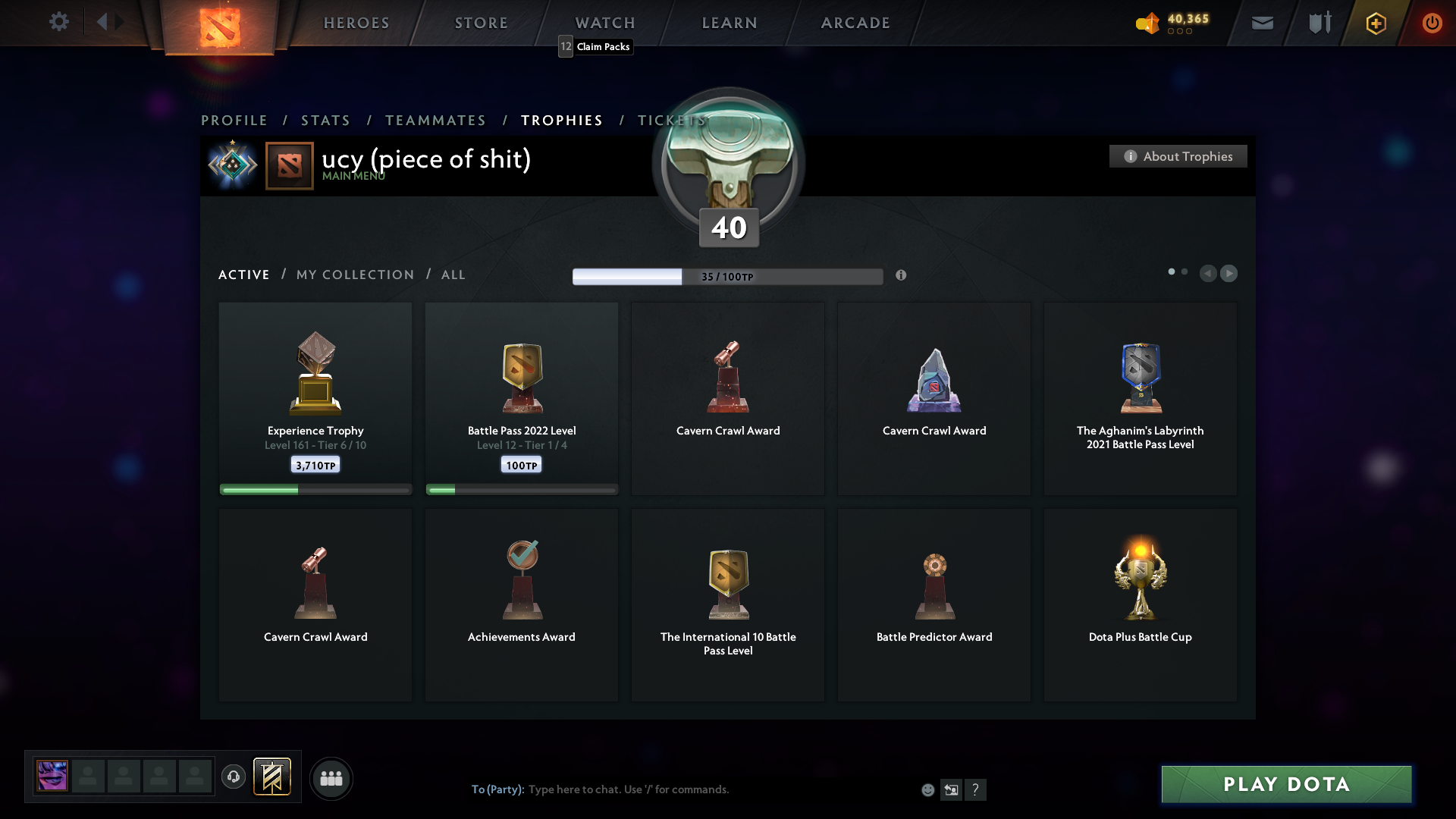Switch to the MY COLLECTION filter
The width and height of the screenshot is (1456, 819).
tap(354, 275)
